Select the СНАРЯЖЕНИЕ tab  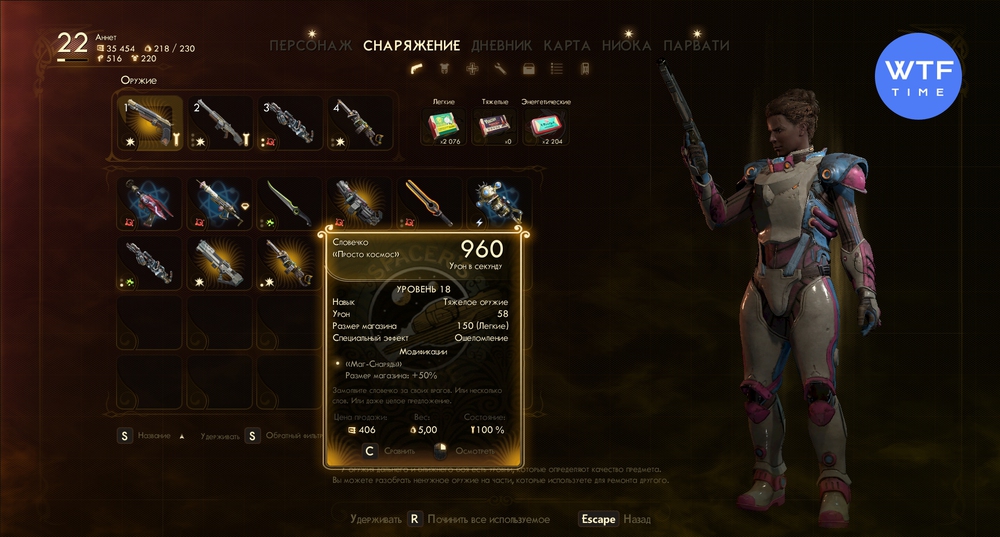coord(412,45)
